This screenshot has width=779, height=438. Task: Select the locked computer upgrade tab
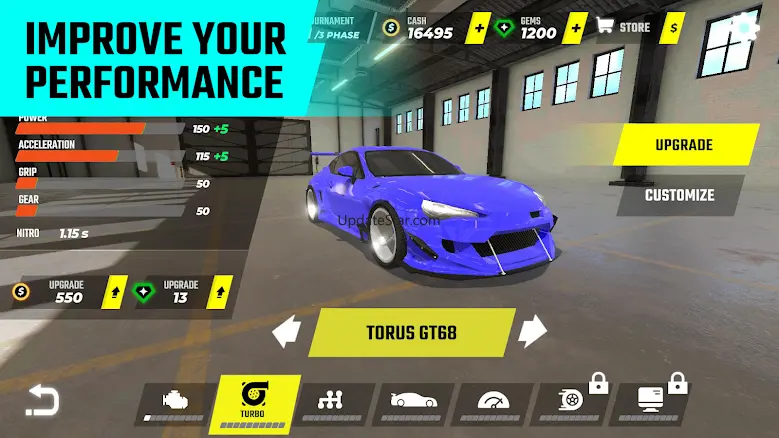click(x=650, y=402)
